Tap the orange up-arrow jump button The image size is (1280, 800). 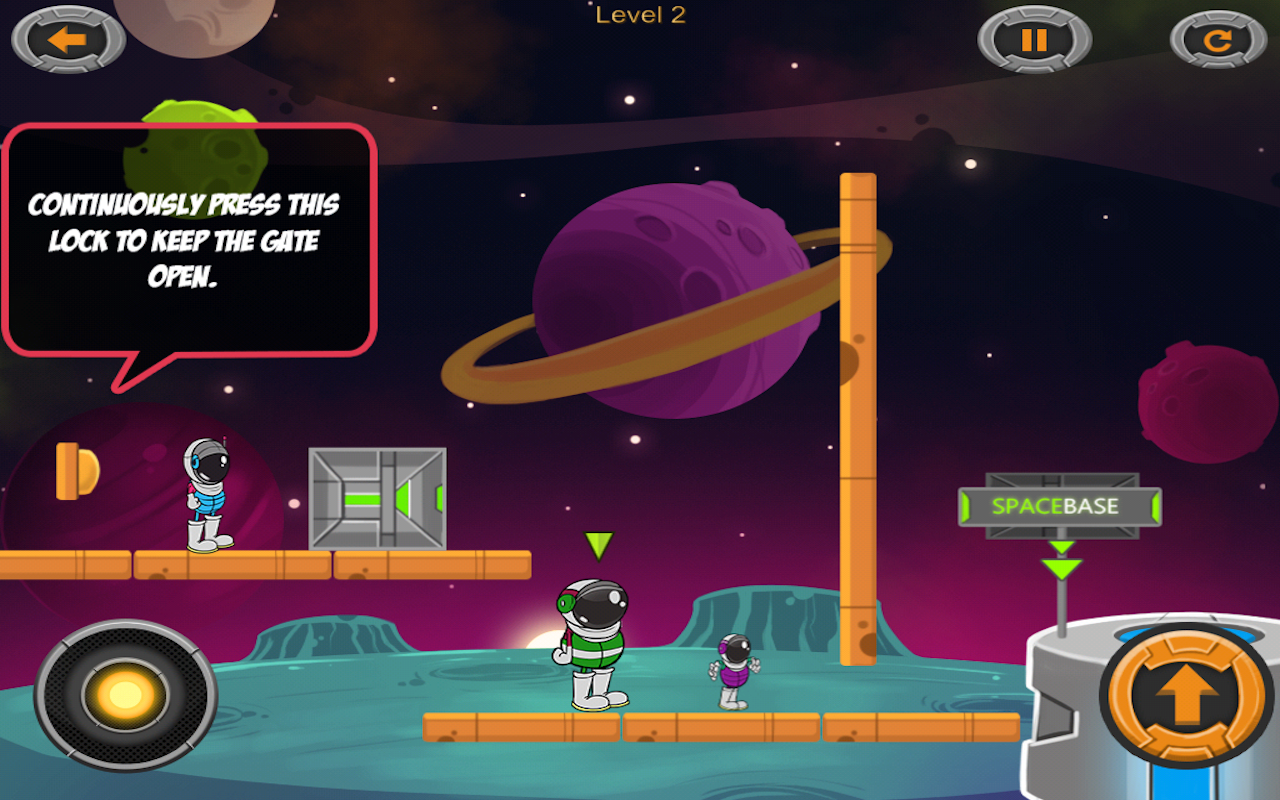[1187, 695]
